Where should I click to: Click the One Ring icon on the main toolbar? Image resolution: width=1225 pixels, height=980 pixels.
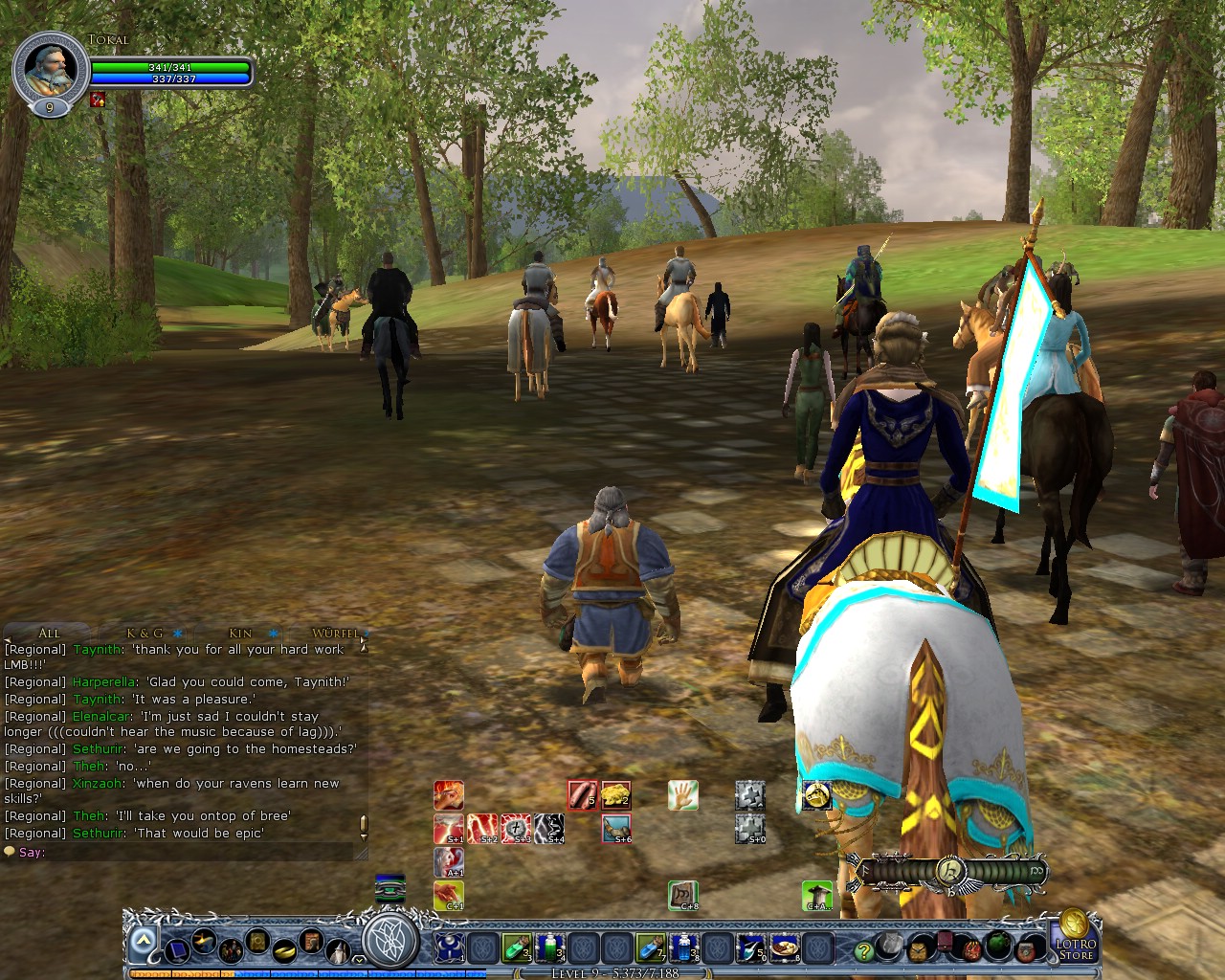click(283, 950)
